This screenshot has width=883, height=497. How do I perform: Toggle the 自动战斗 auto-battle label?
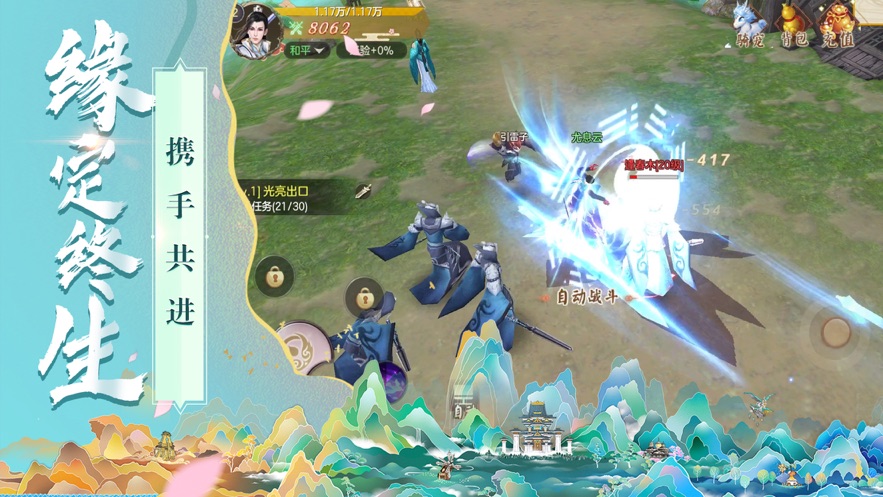(587, 297)
